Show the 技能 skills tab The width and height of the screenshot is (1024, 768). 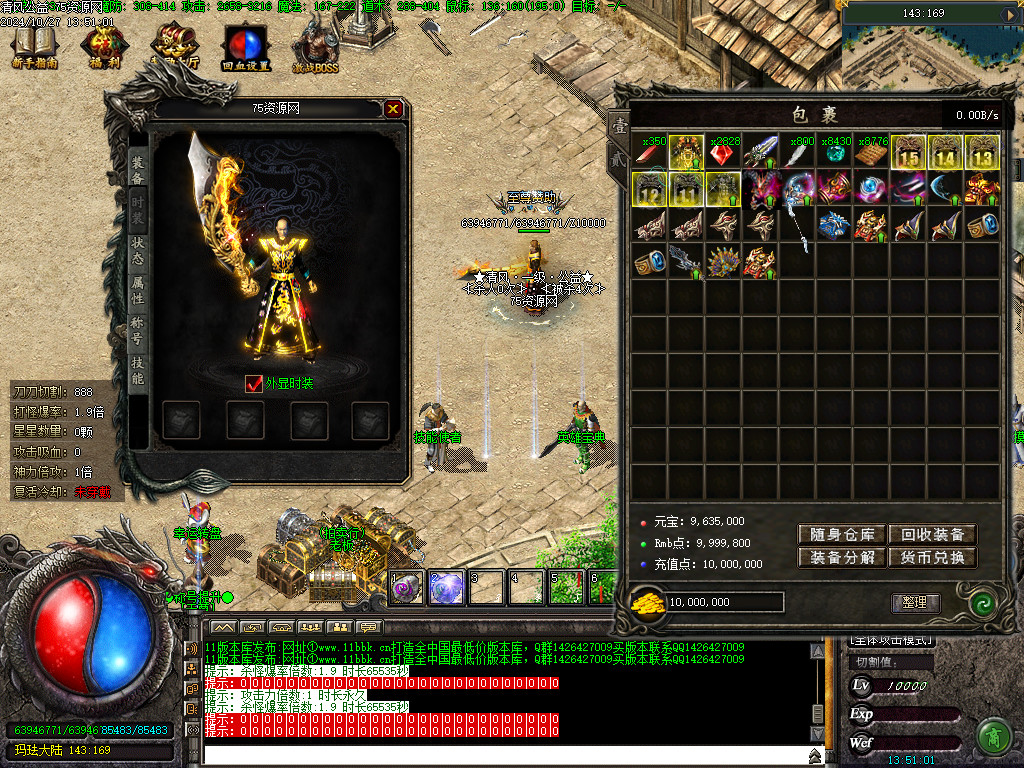tap(138, 368)
